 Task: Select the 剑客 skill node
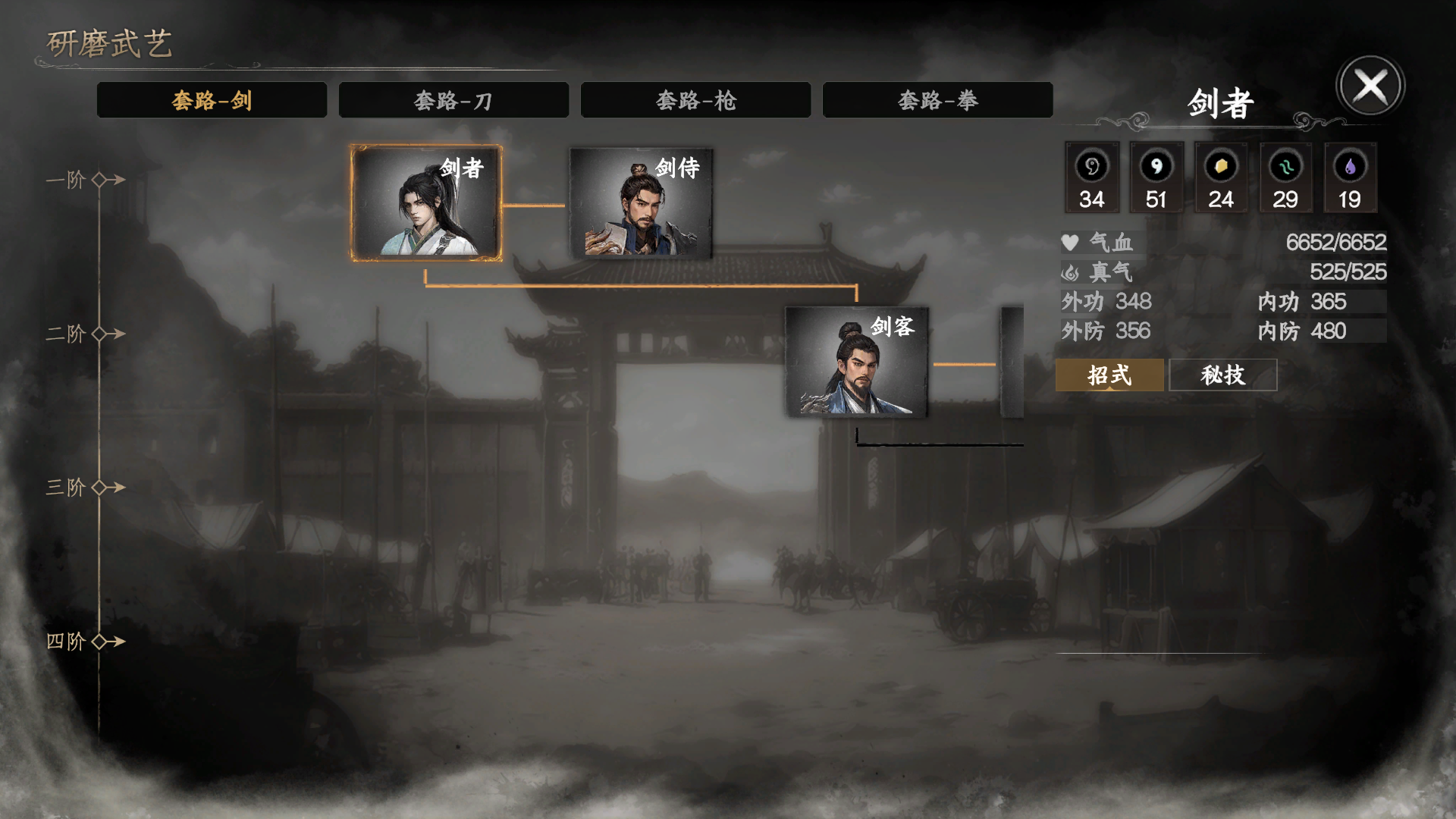855,362
